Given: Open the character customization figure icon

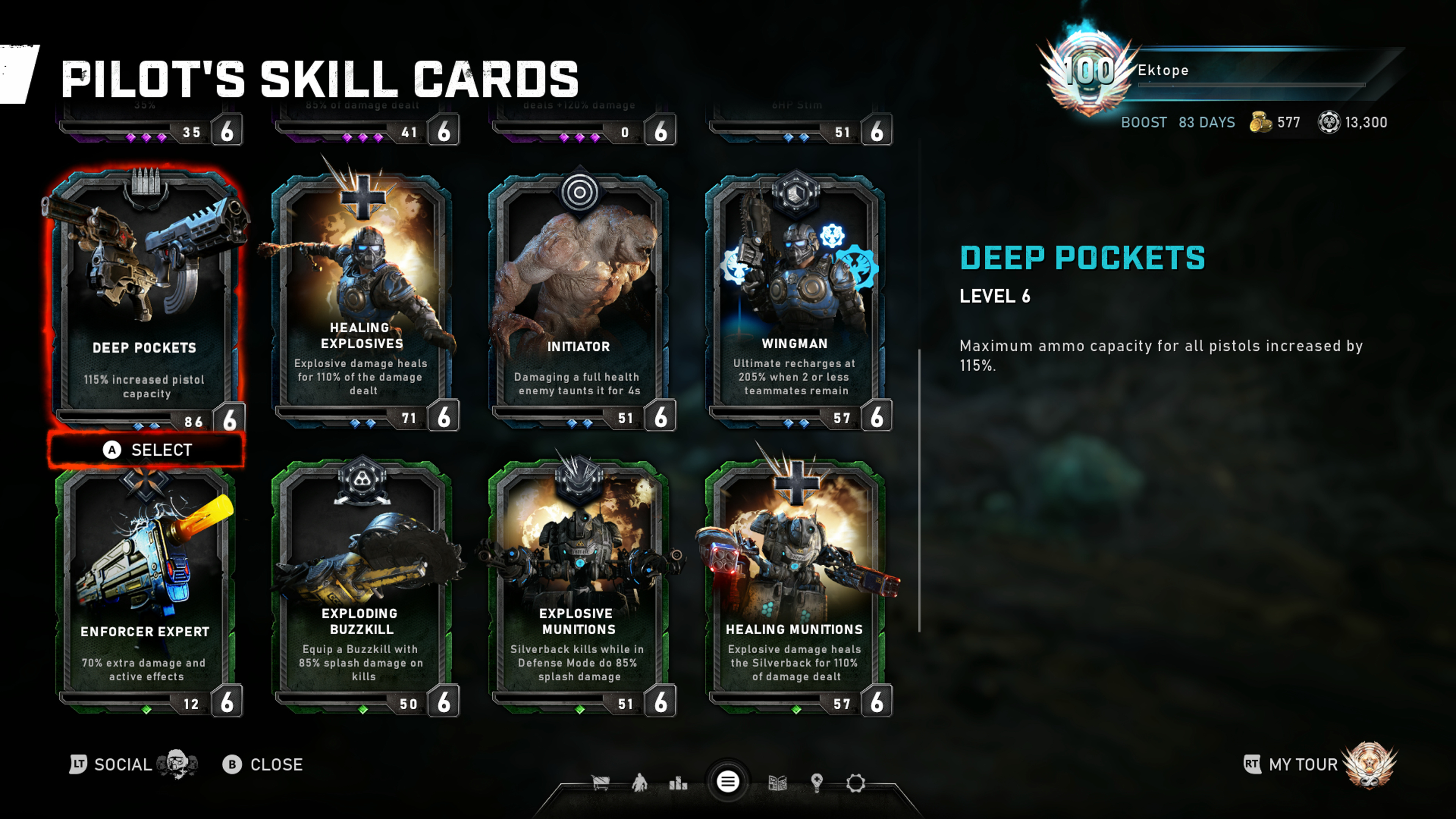Looking at the screenshot, I should [x=639, y=783].
